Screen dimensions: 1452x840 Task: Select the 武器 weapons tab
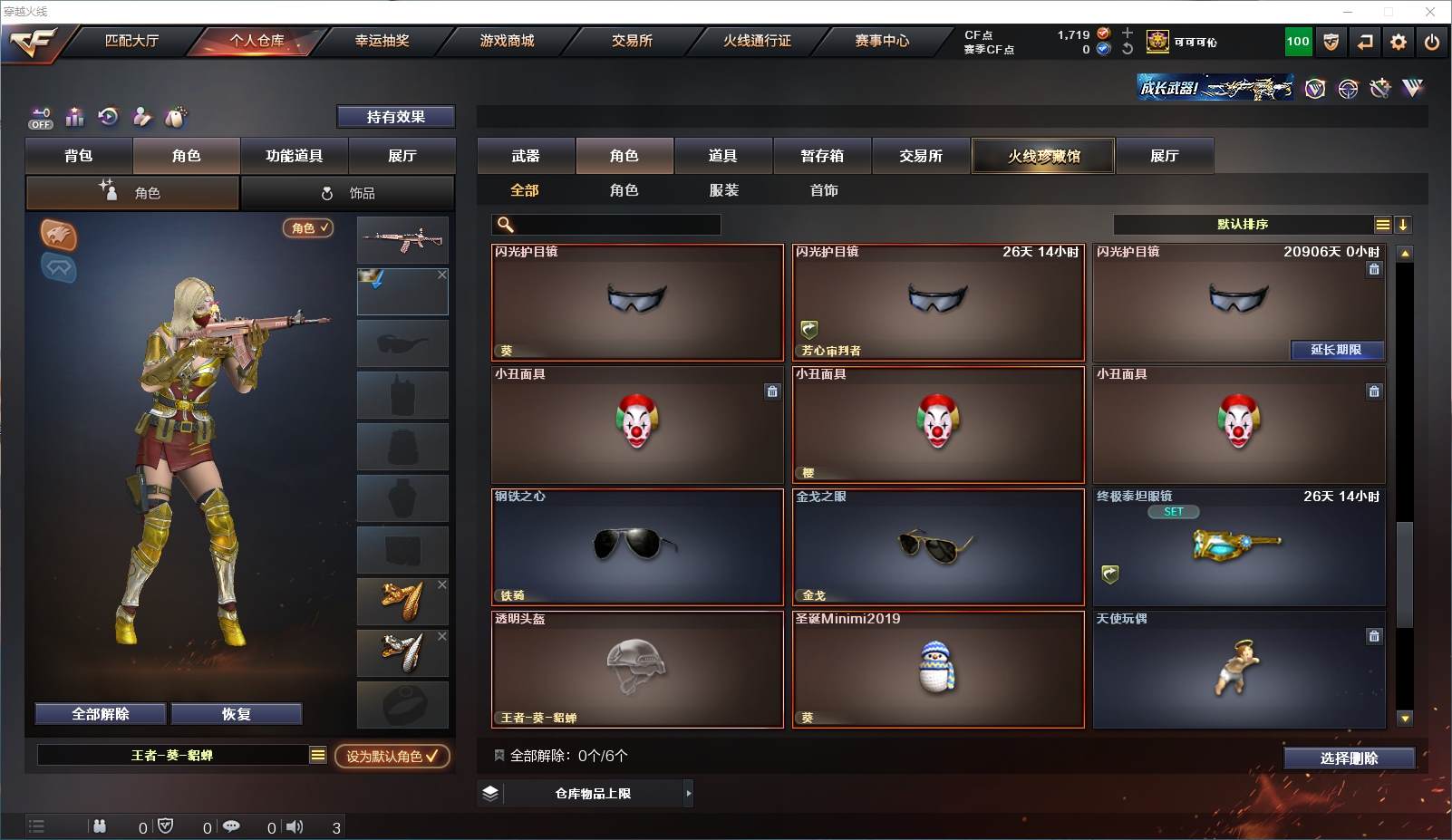point(526,156)
